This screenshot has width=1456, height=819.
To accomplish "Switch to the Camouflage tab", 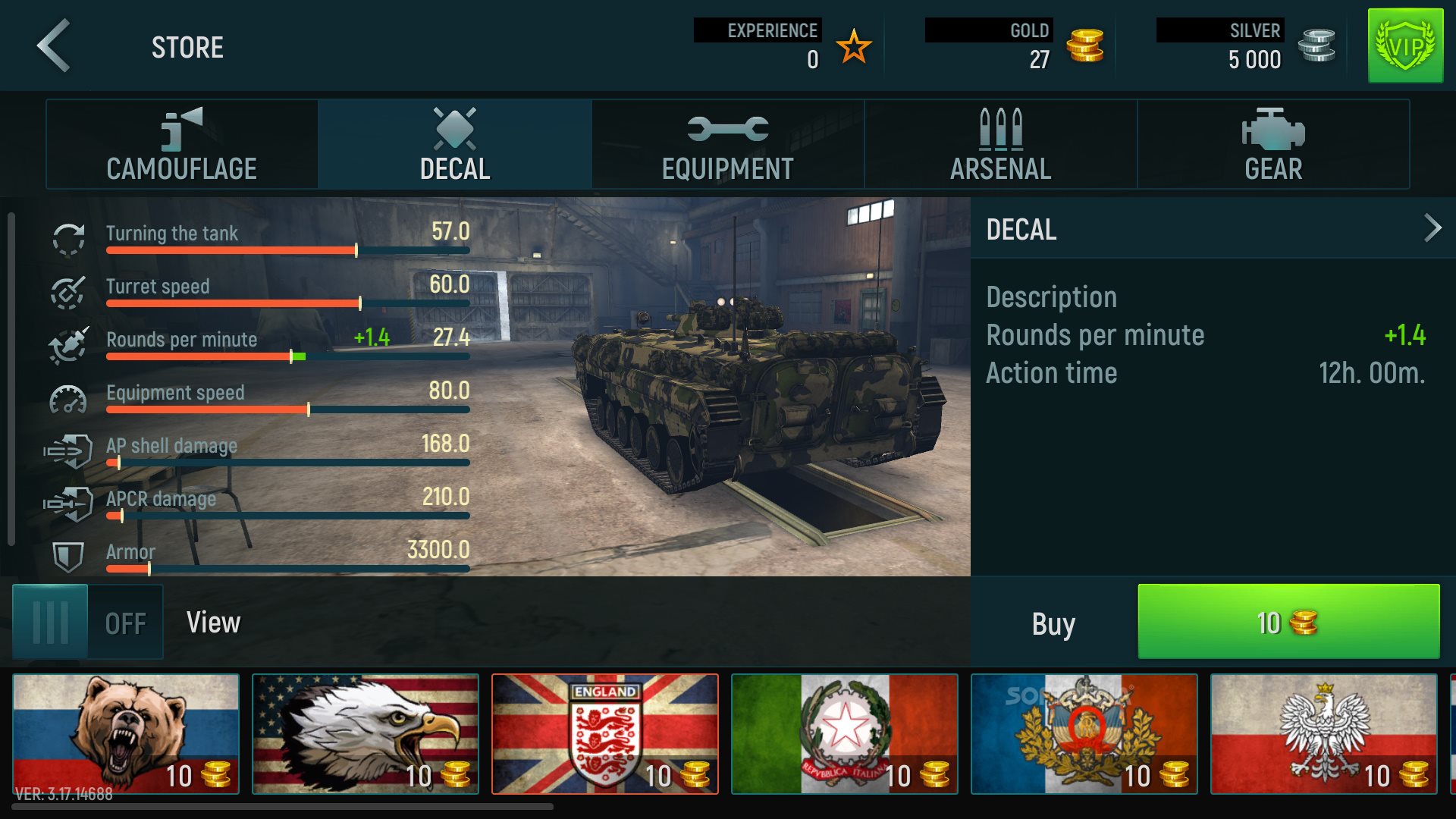I will 180,144.
